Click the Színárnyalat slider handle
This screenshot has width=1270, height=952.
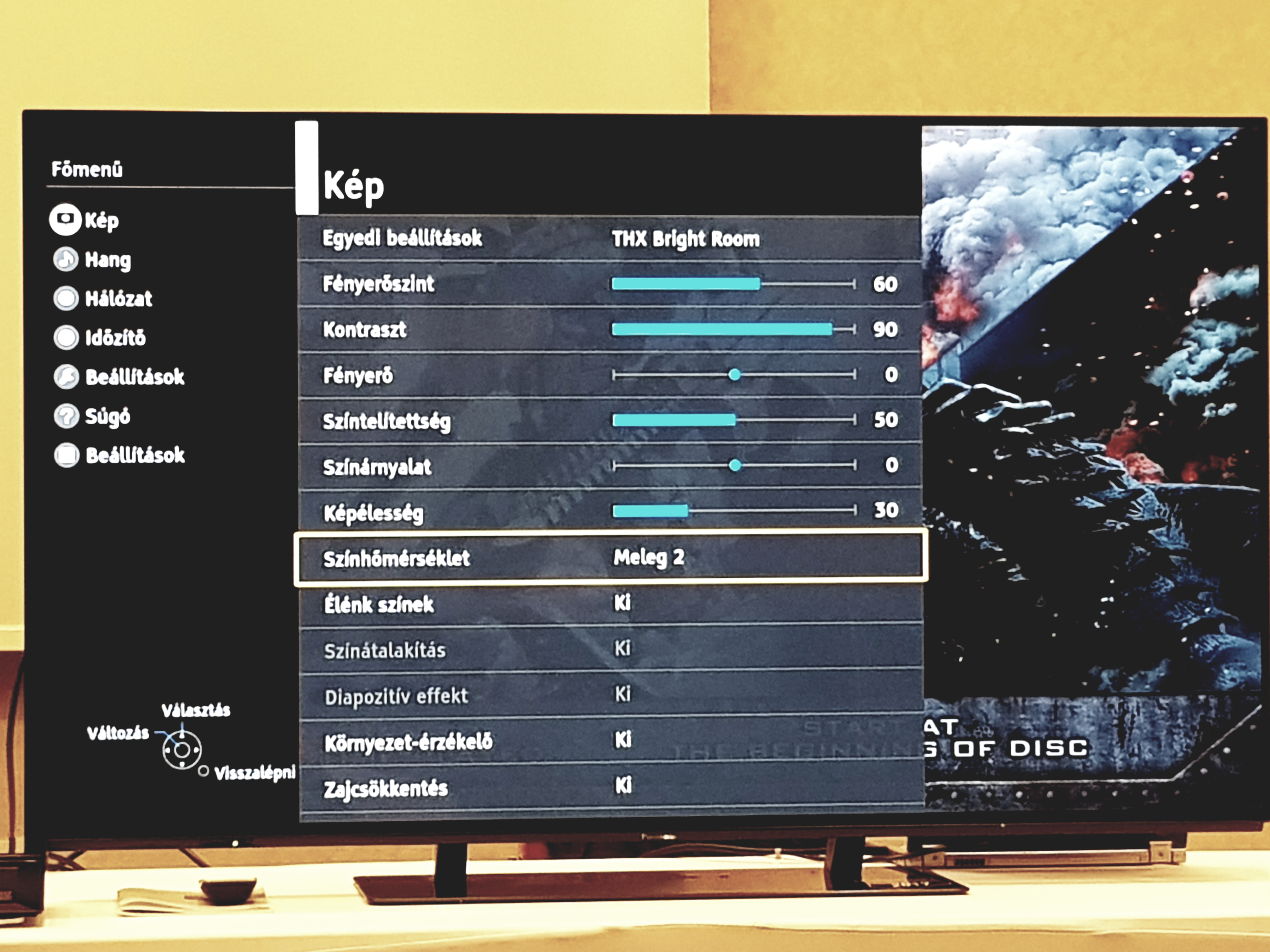pos(735,465)
